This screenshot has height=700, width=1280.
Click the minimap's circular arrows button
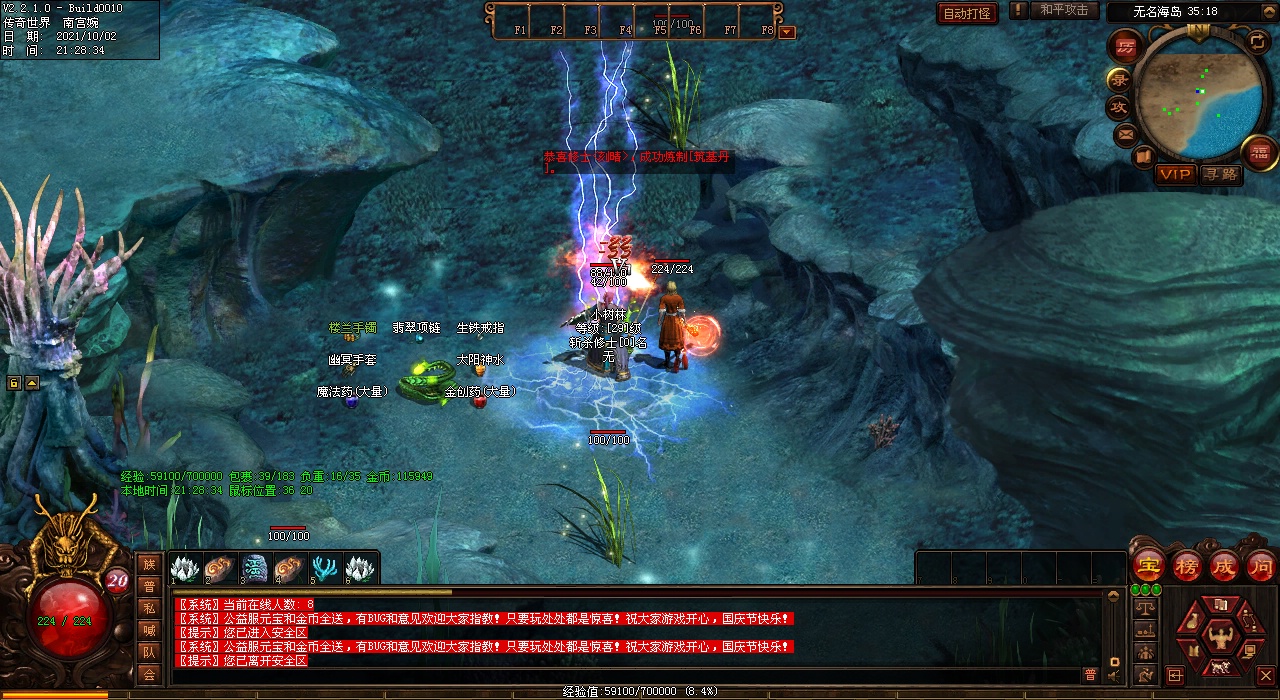click(x=1257, y=41)
